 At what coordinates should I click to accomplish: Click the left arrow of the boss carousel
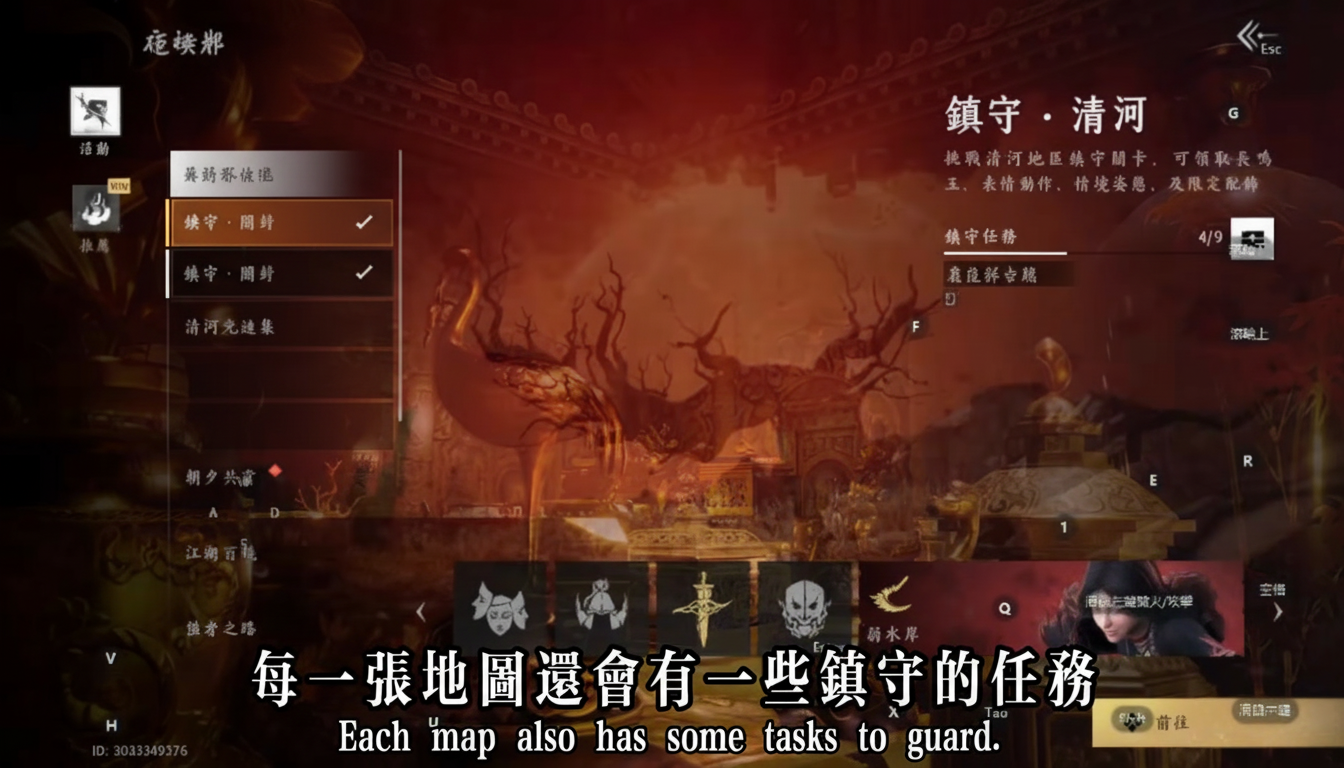[x=423, y=610]
